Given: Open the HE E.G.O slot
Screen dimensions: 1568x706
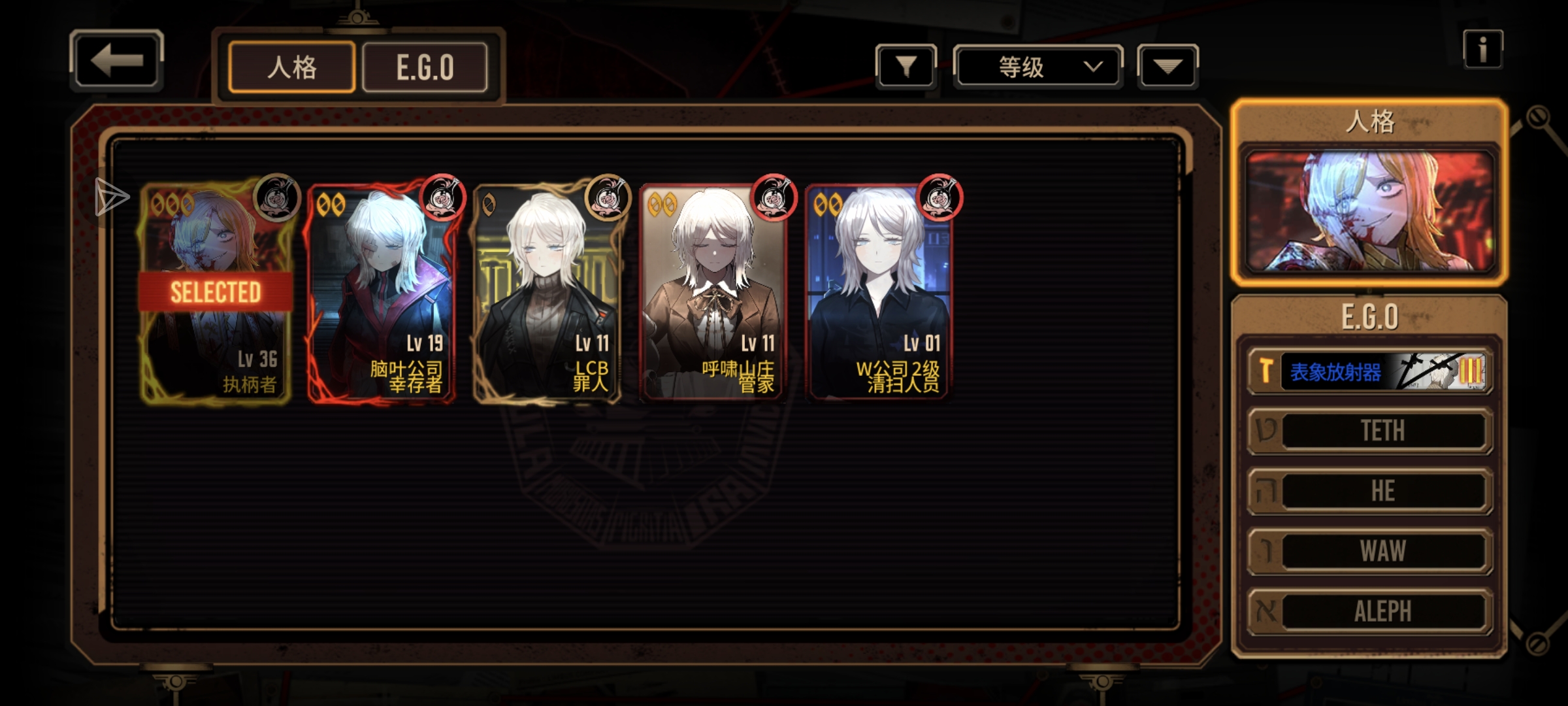Looking at the screenshot, I should pyautogui.click(x=1369, y=491).
